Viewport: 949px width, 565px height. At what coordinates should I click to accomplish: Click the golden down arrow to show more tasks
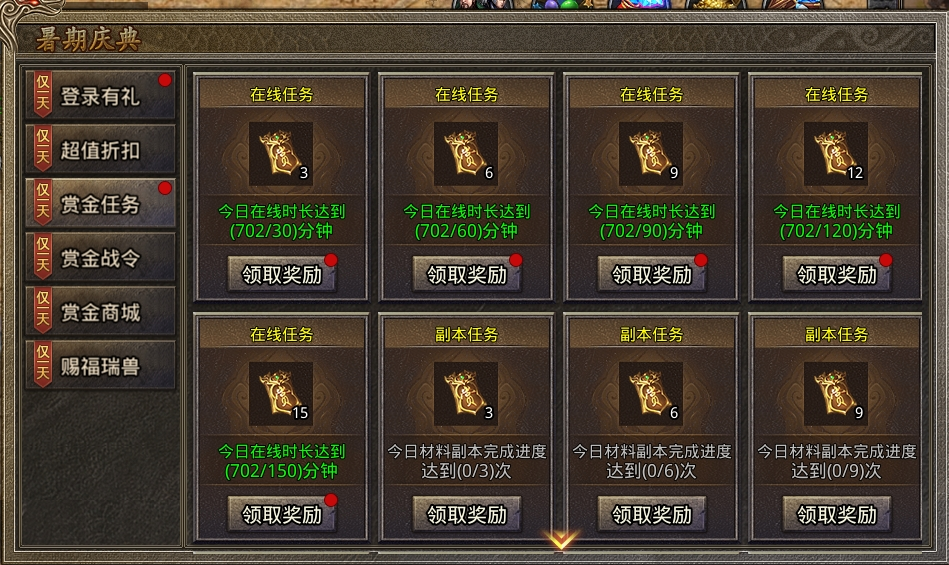[x=561, y=541]
